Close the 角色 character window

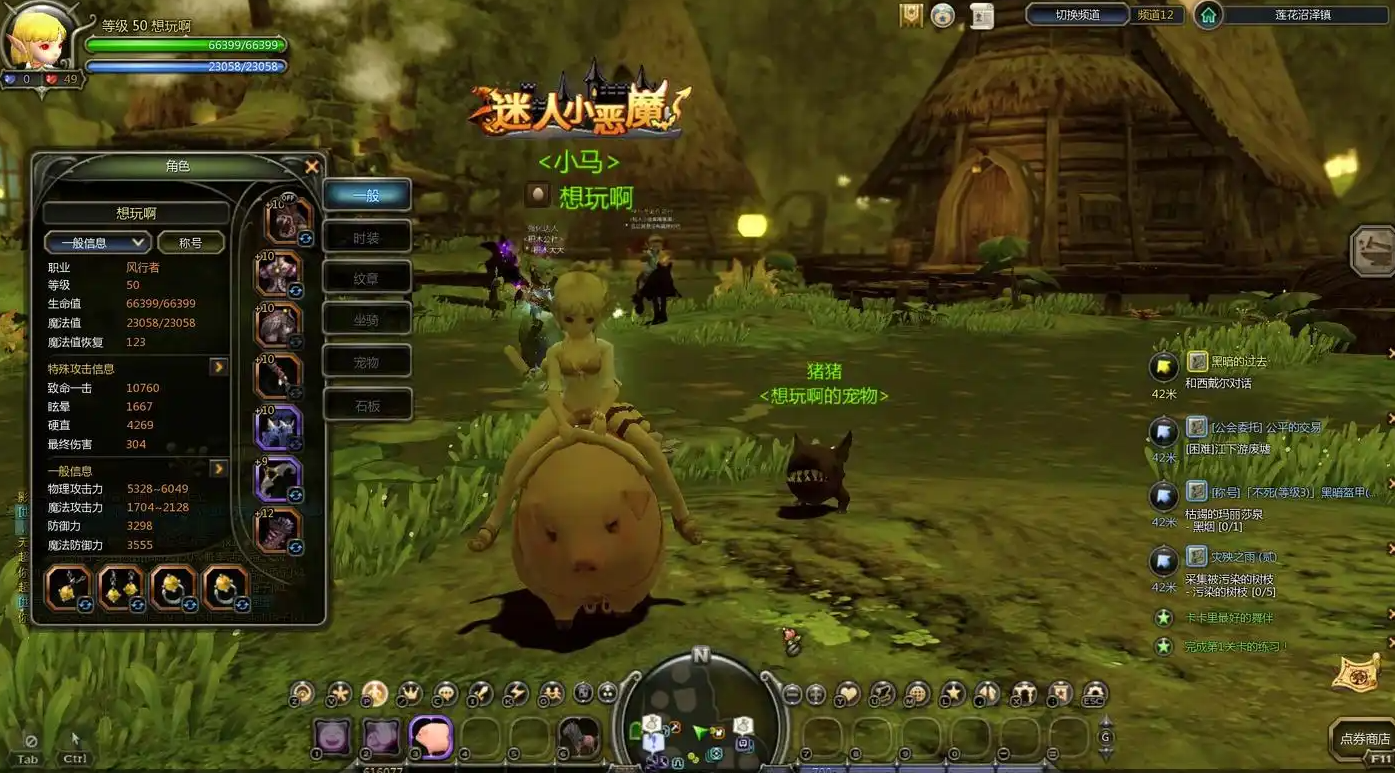[x=312, y=167]
